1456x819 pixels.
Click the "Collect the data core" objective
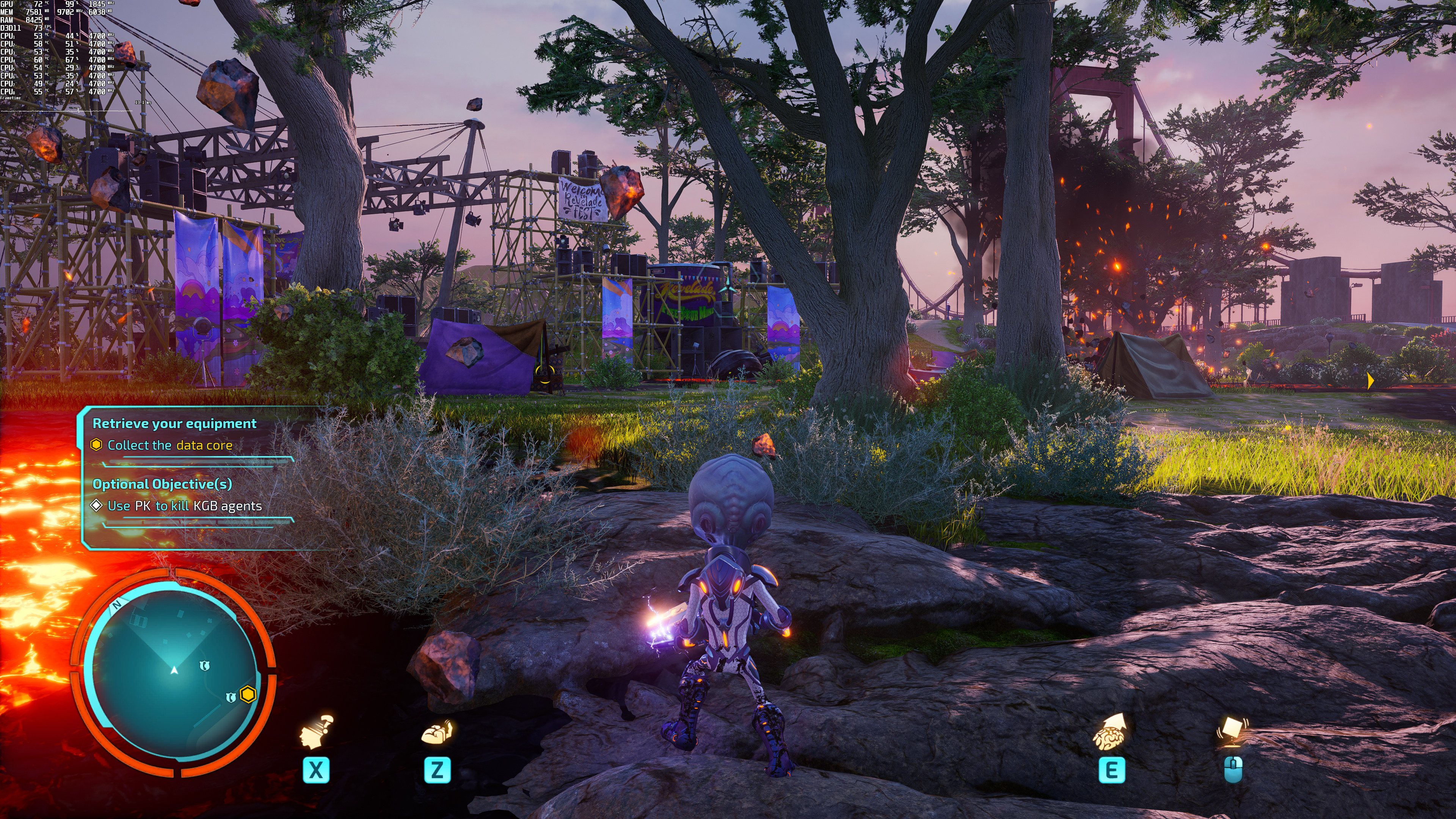tap(169, 446)
